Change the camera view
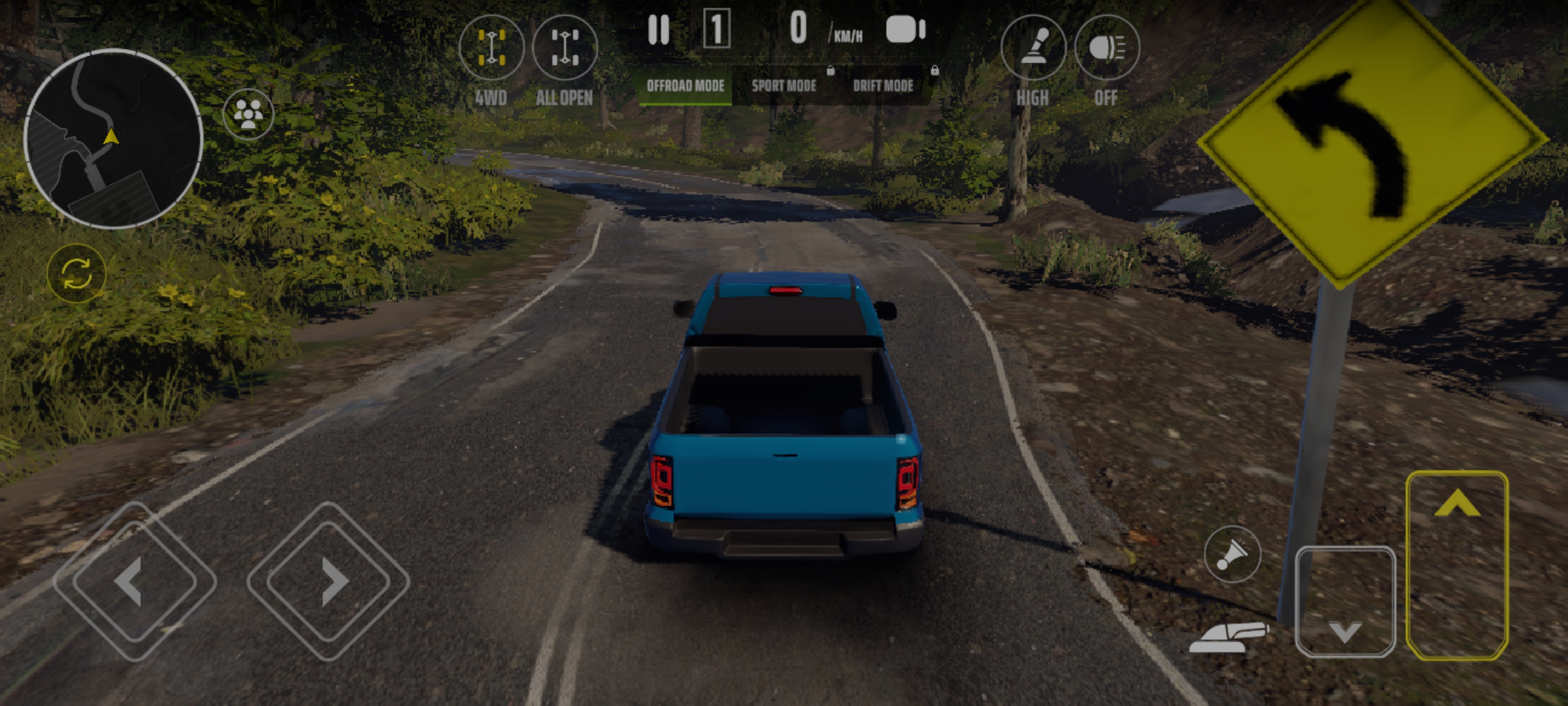This screenshot has width=1568, height=706. point(905,29)
